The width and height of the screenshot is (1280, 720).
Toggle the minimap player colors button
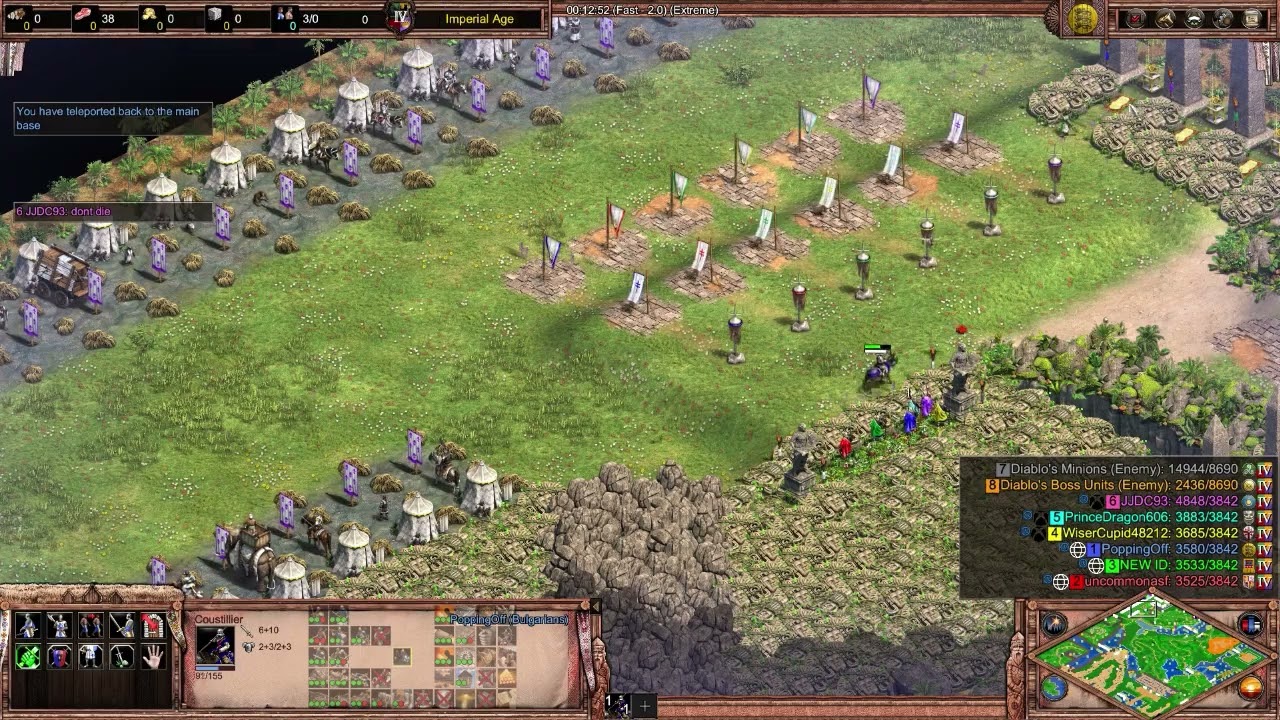(1250, 625)
